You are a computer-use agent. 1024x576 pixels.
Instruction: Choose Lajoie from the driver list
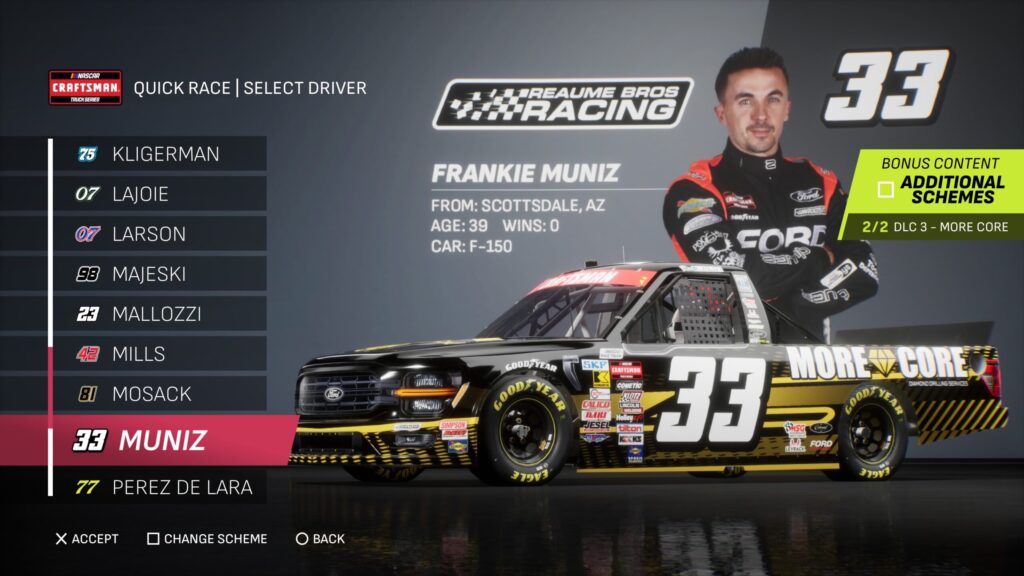click(160, 194)
